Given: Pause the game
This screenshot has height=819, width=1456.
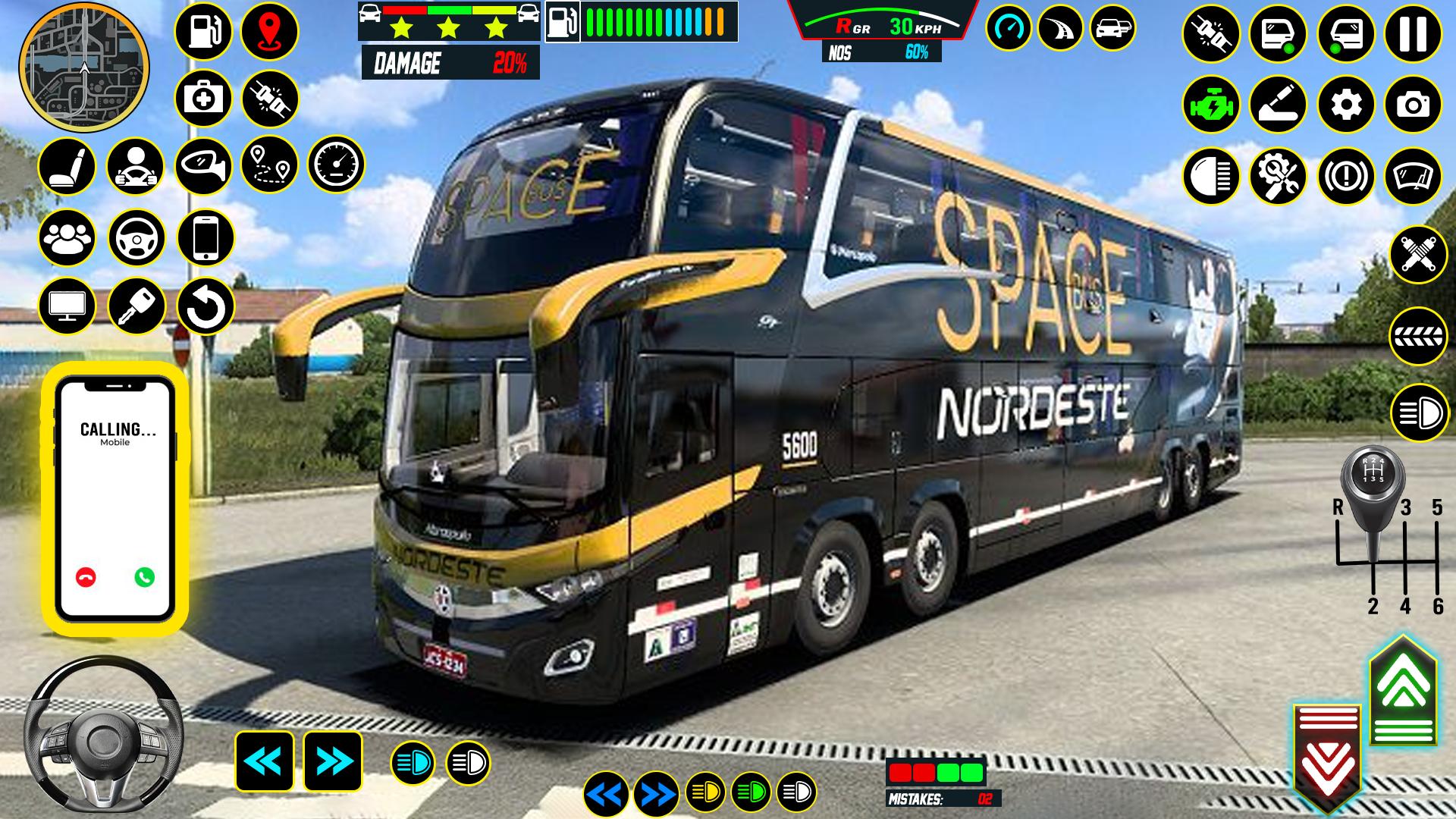Looking at the screenshot, I should pyautogui.click(x=1413, y=34).
